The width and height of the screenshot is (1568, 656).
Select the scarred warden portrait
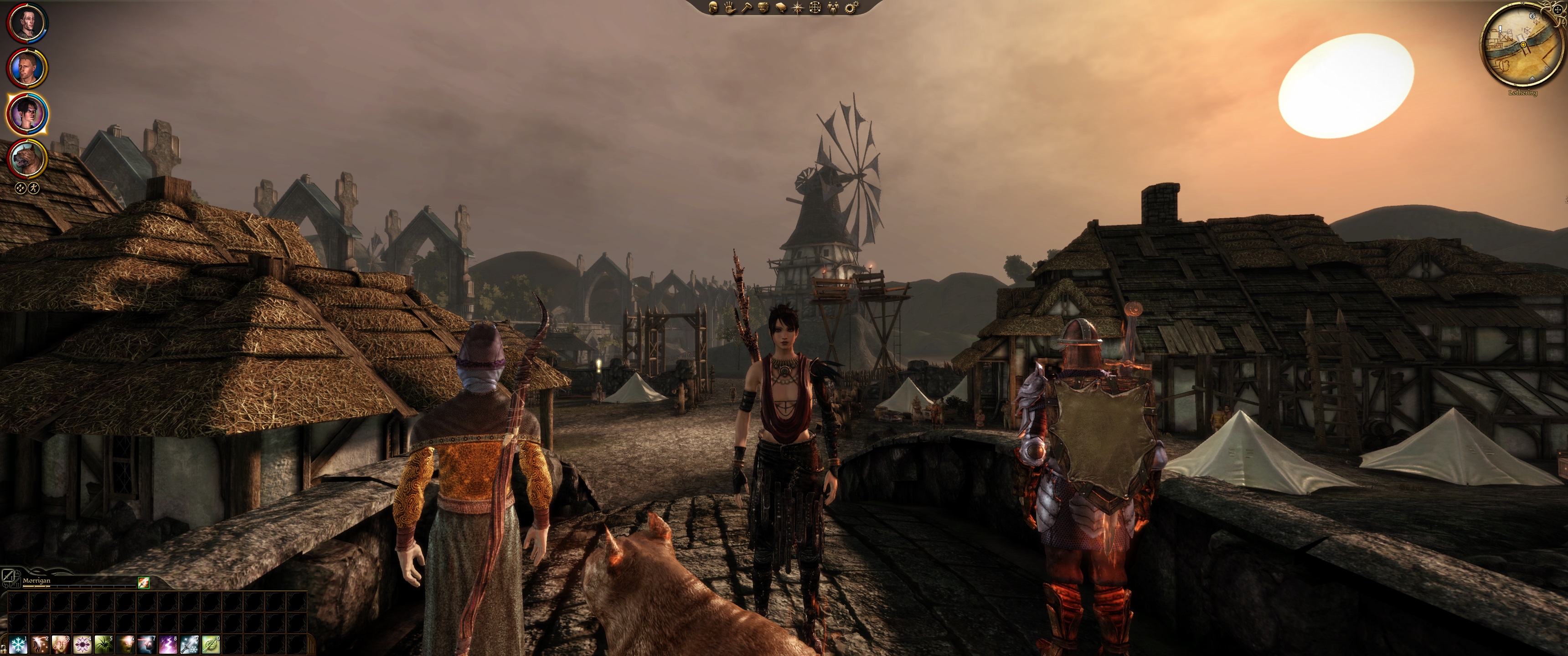27,23
